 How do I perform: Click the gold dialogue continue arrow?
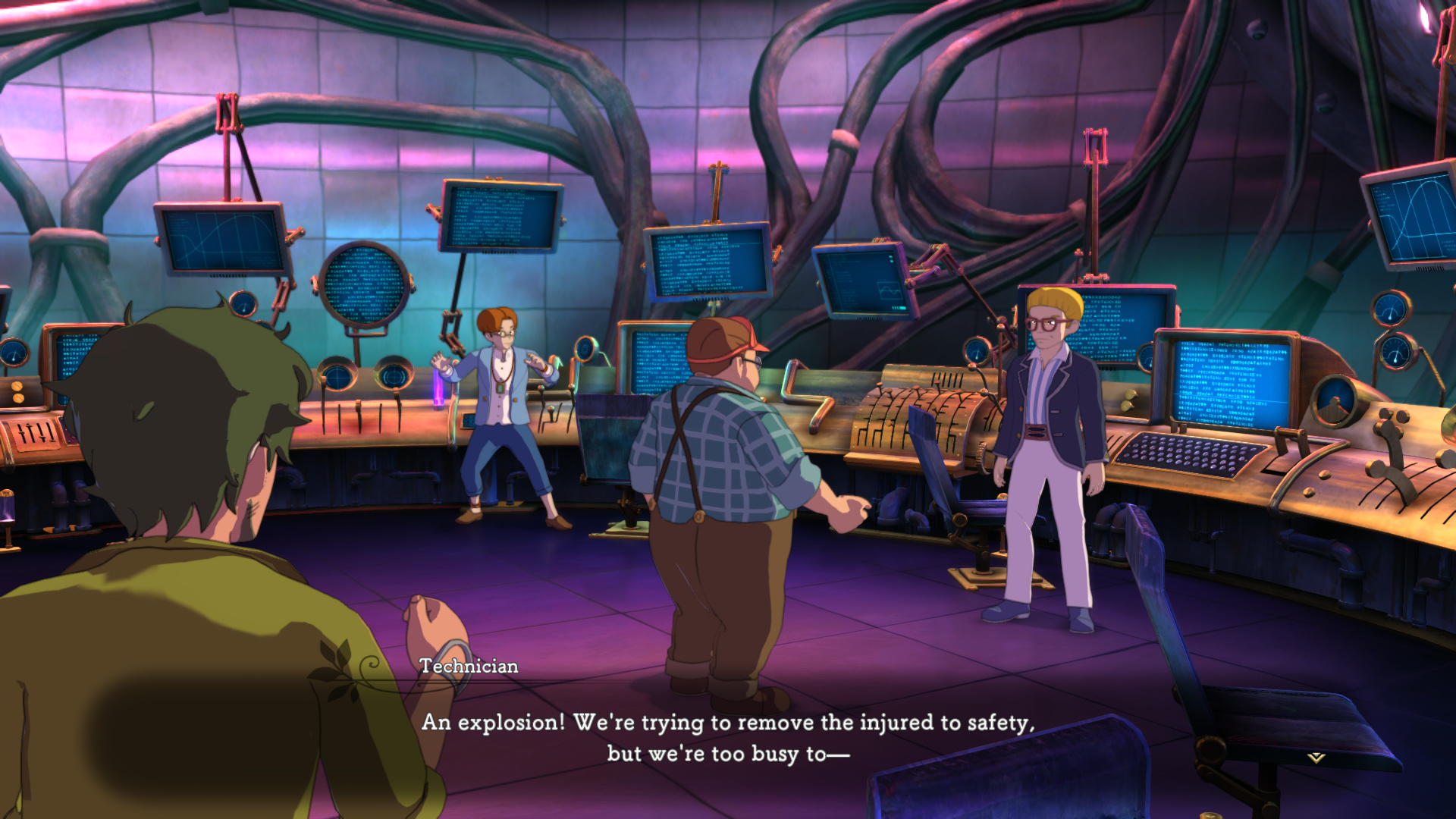coord(1316,757)
